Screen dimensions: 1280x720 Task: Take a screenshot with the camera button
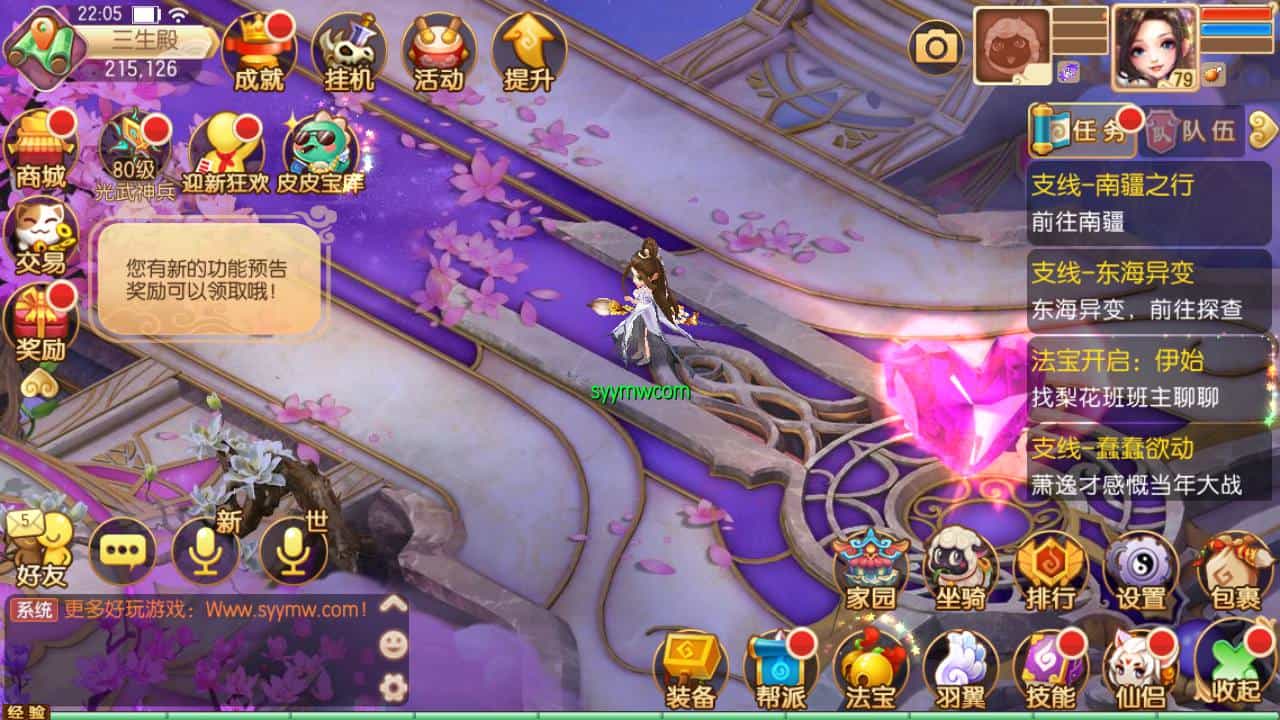[936, 46]
